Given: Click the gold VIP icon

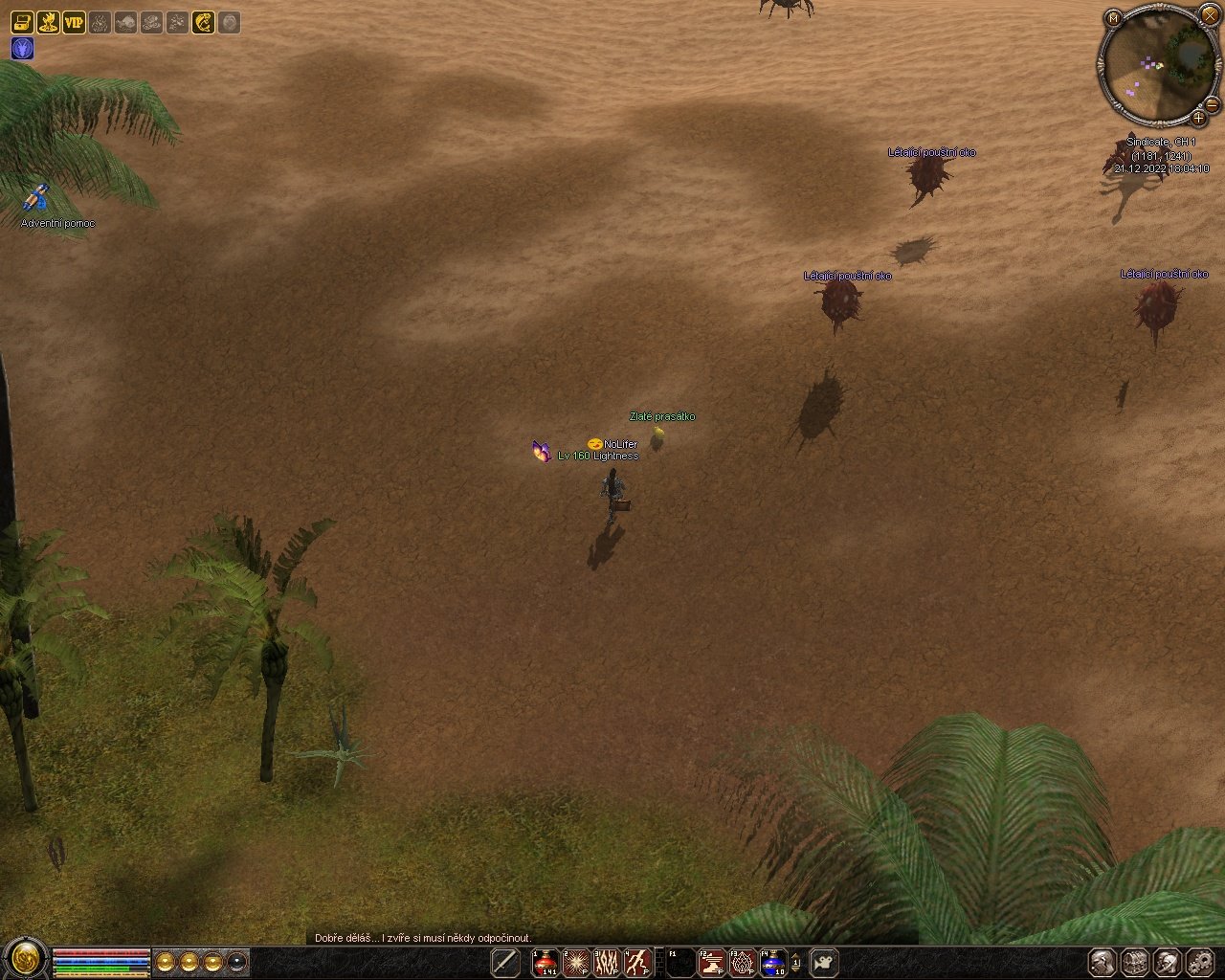Looking at the screenshot, I should point(74,22).
